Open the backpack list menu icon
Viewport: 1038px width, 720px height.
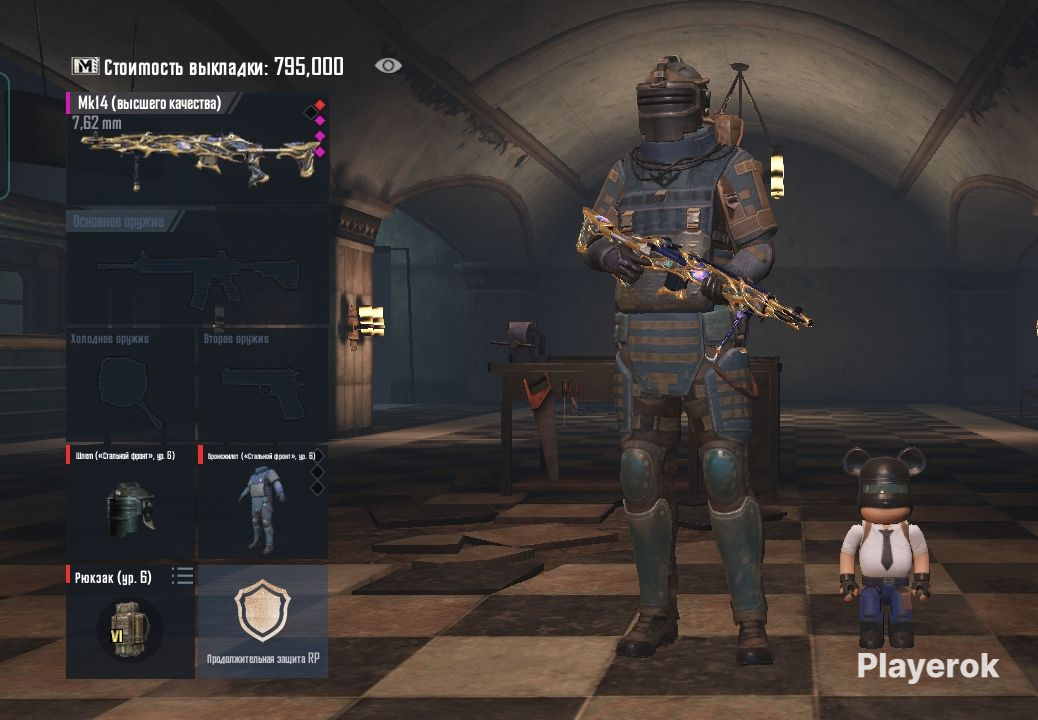pyautogui.click(x=182, y=576)
